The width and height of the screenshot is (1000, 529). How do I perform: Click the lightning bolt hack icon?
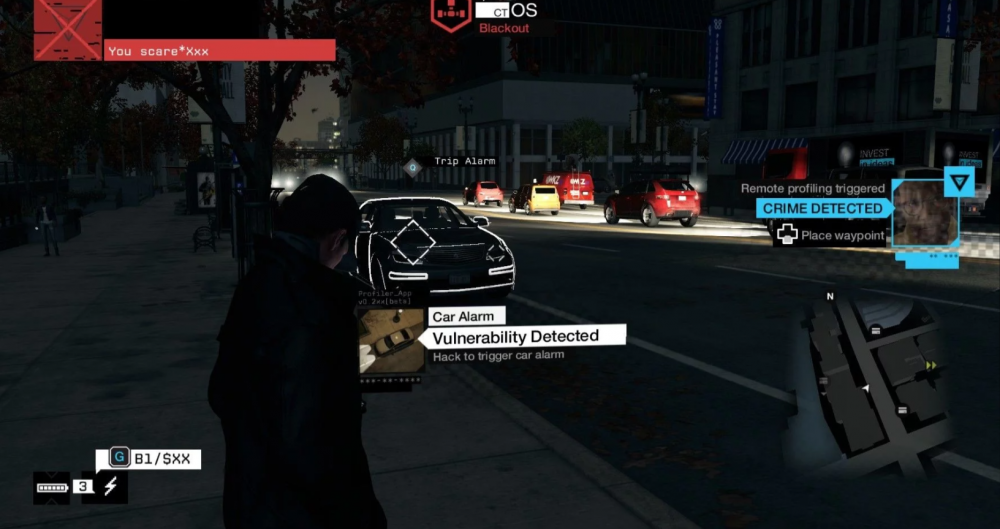(x=110, y=487)
